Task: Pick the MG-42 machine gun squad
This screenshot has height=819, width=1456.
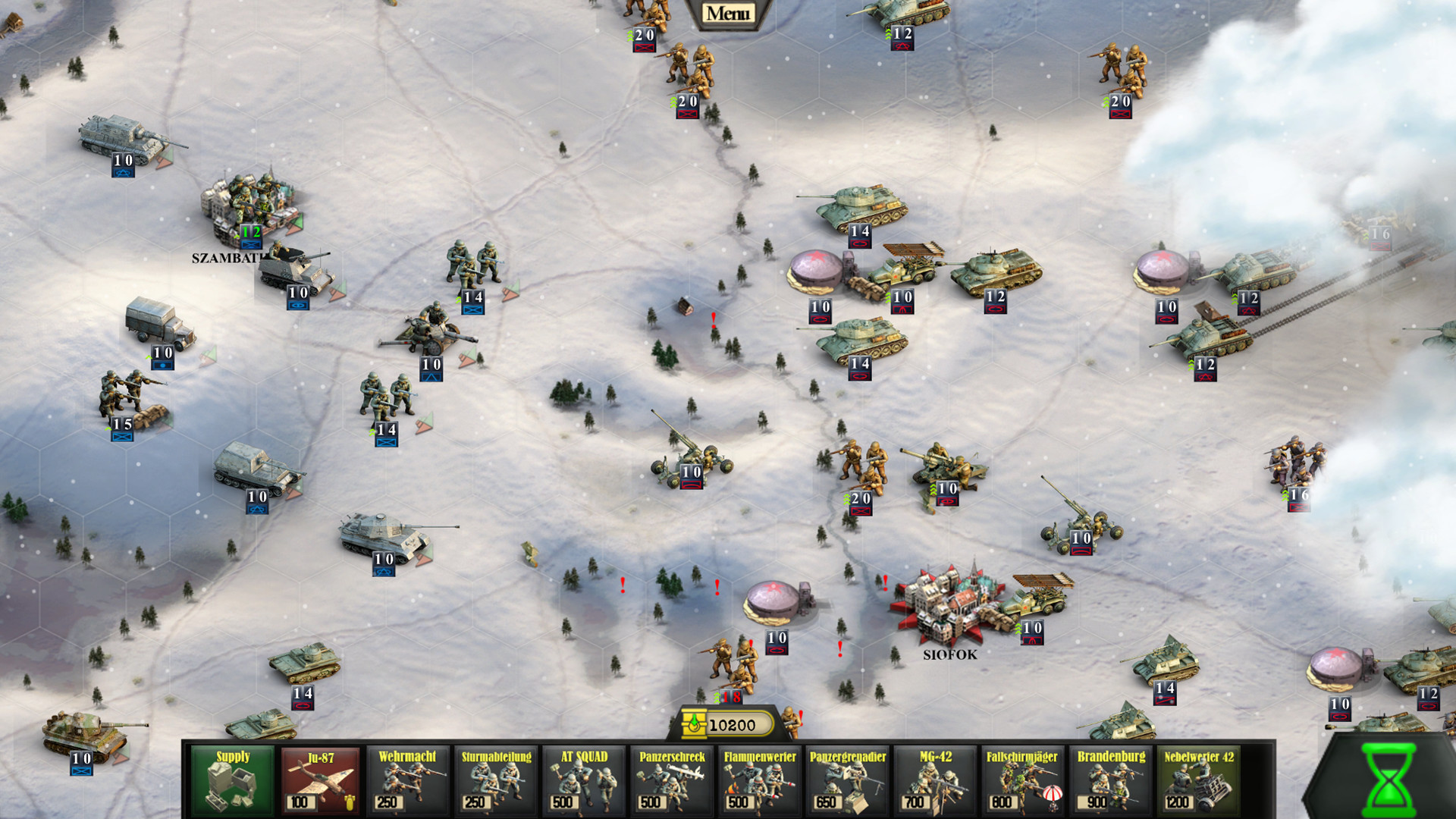Action: click(x=933, y=778)
